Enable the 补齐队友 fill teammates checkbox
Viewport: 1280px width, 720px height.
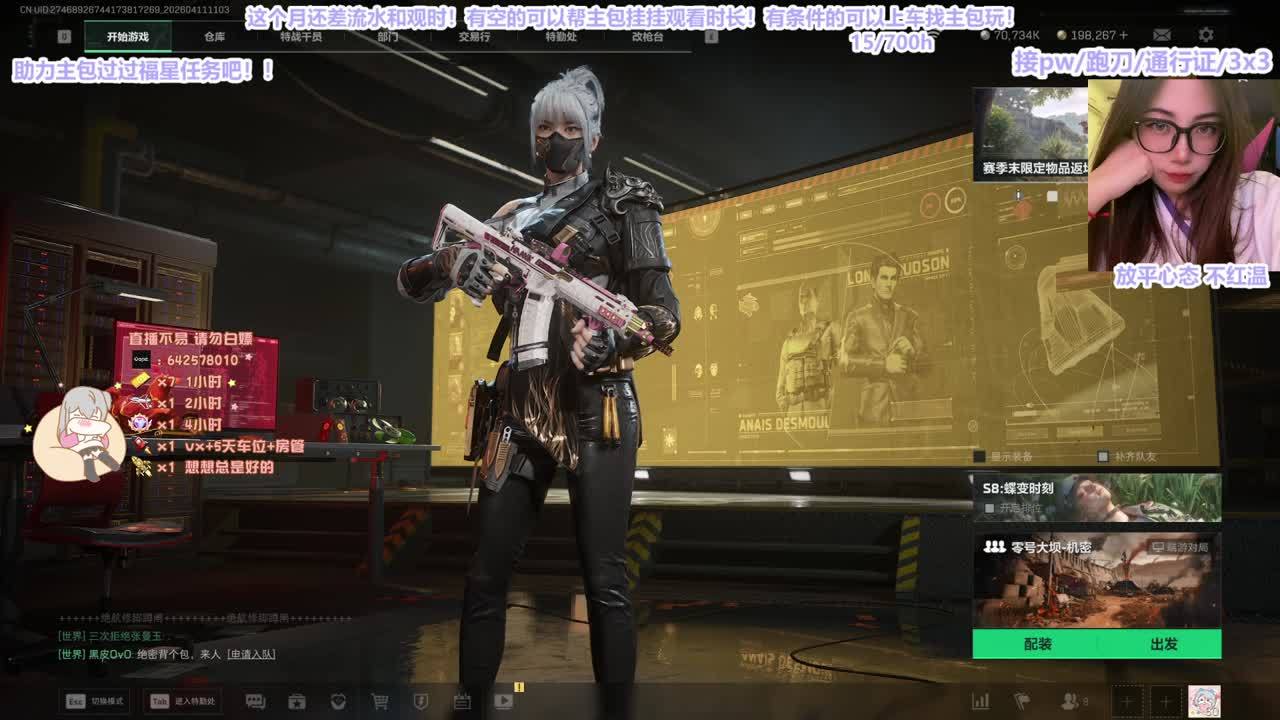1102,457
